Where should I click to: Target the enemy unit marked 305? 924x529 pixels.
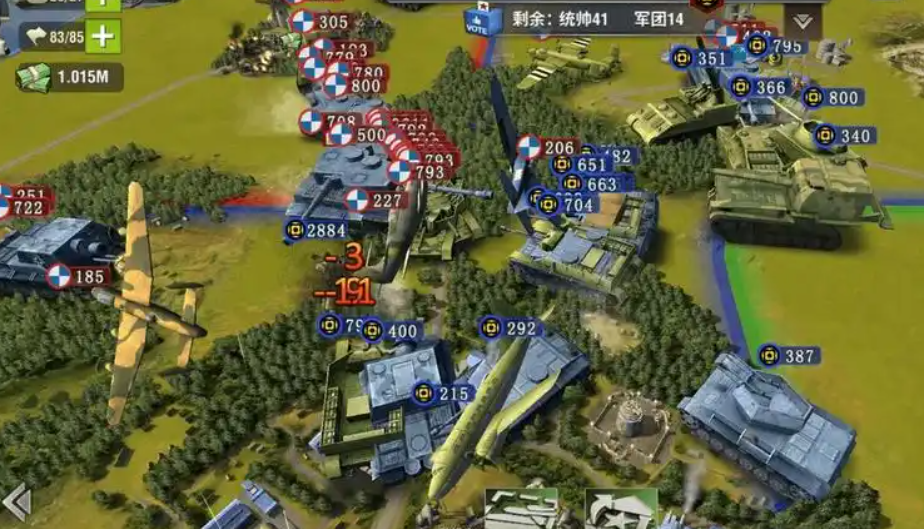tap(321, 22)
